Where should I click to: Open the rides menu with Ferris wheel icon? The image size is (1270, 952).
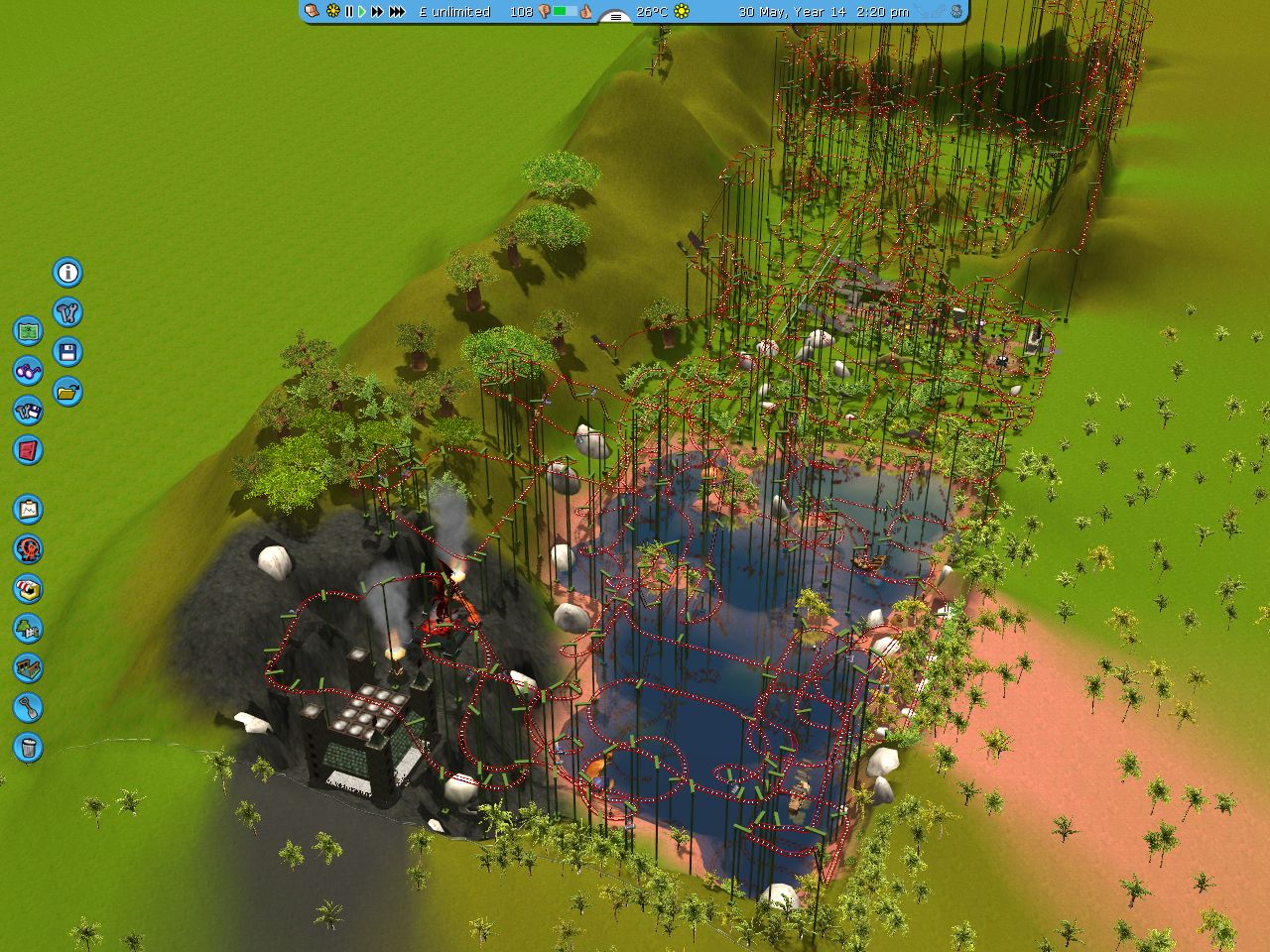point(28,548)
